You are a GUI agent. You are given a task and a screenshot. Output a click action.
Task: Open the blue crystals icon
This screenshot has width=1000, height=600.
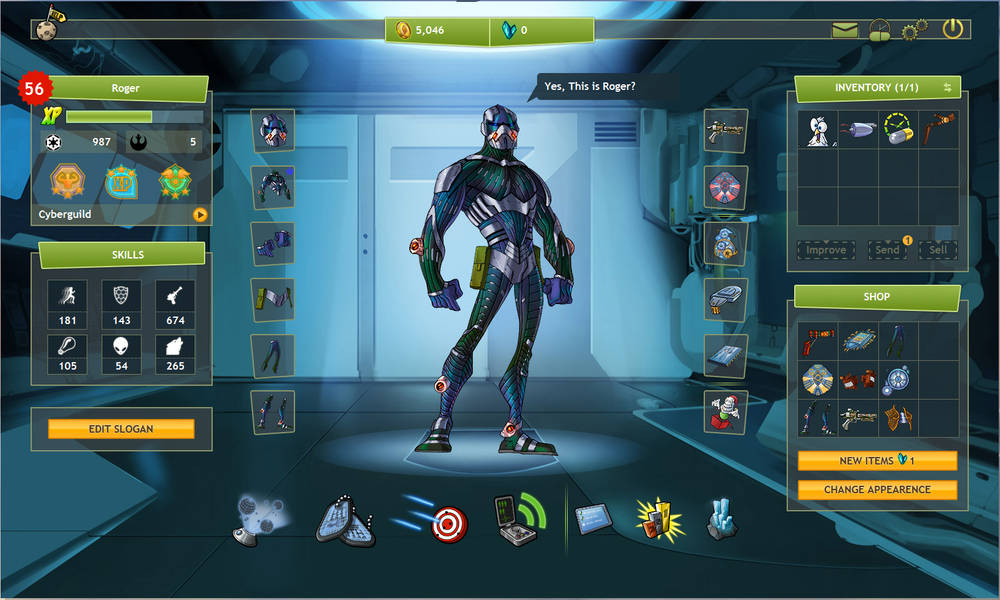722,519
